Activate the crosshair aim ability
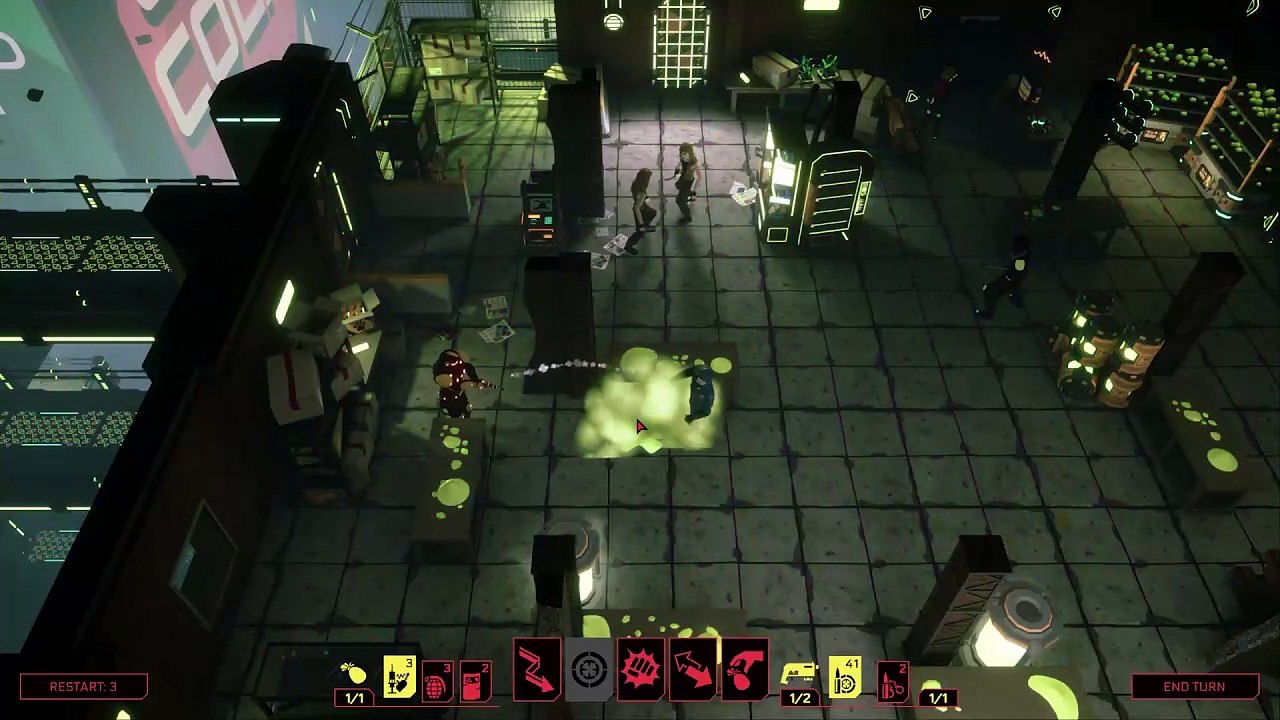Viewport: 1280px width, 720px height. [589, 668]
